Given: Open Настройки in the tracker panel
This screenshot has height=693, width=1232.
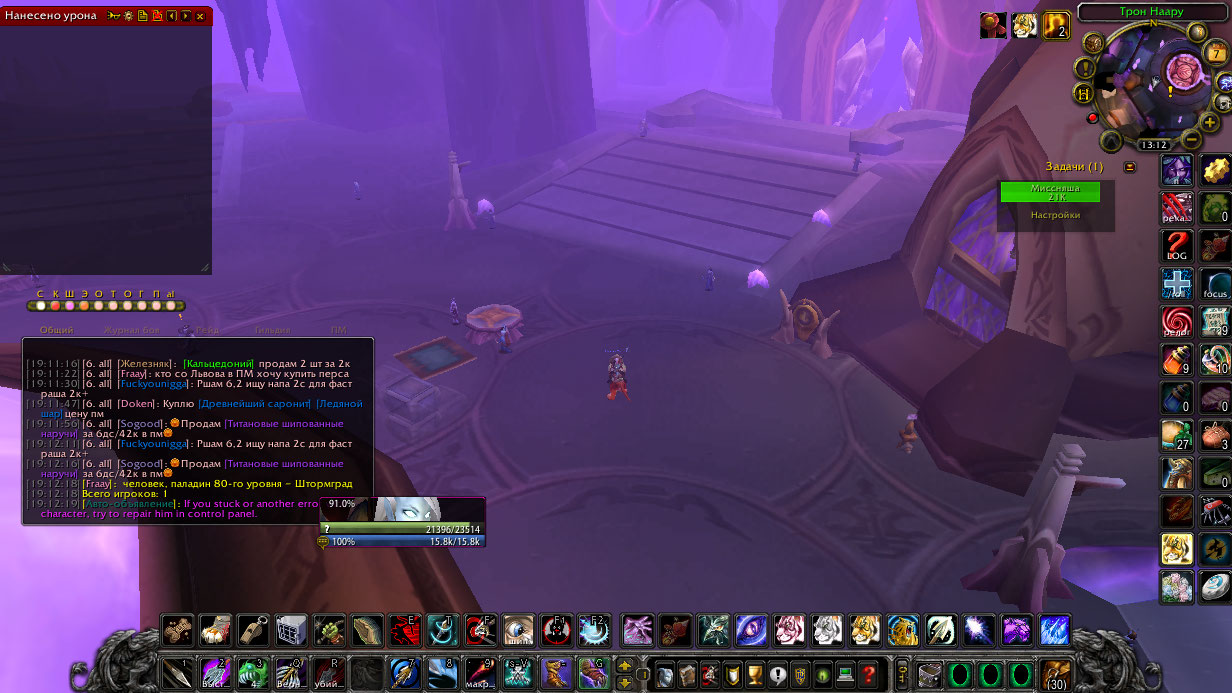Looking at the screenshot, I should pos(1055,215).
